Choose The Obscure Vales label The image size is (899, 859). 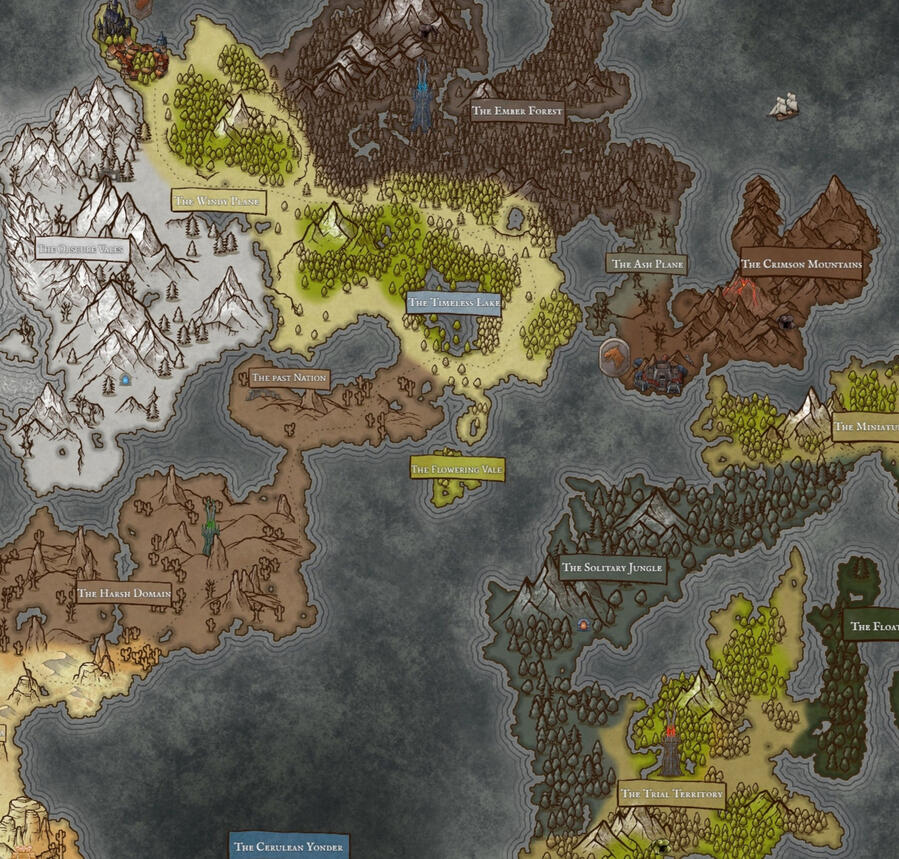pos(82,248)
